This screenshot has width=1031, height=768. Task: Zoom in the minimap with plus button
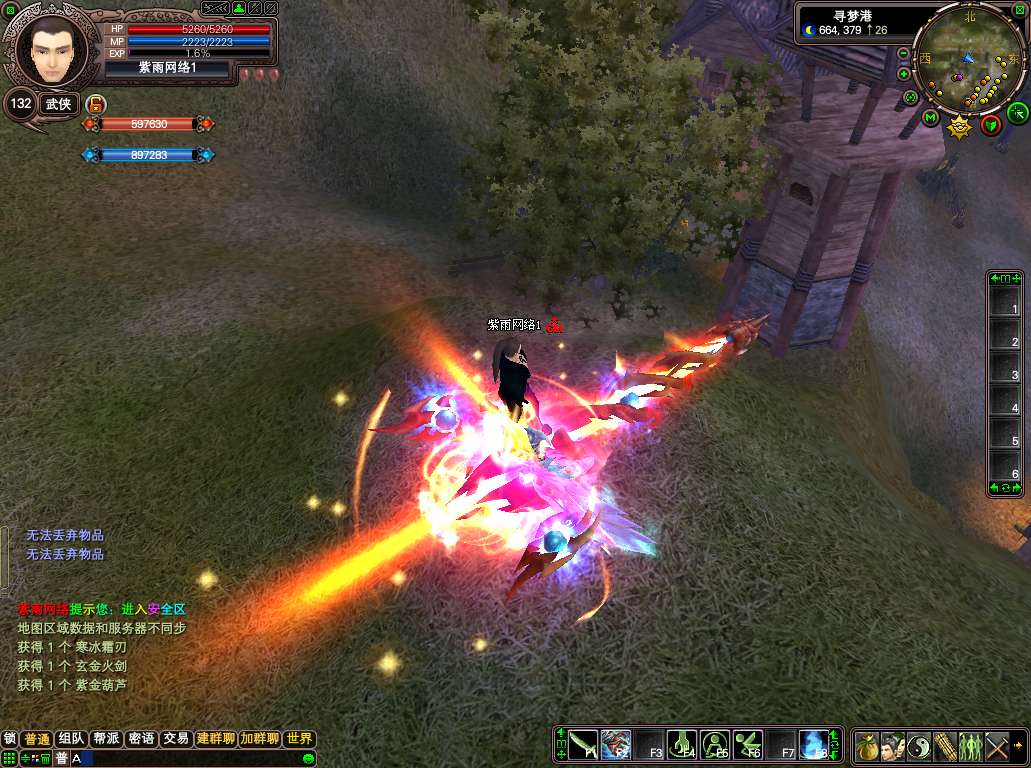click(904, 74)
